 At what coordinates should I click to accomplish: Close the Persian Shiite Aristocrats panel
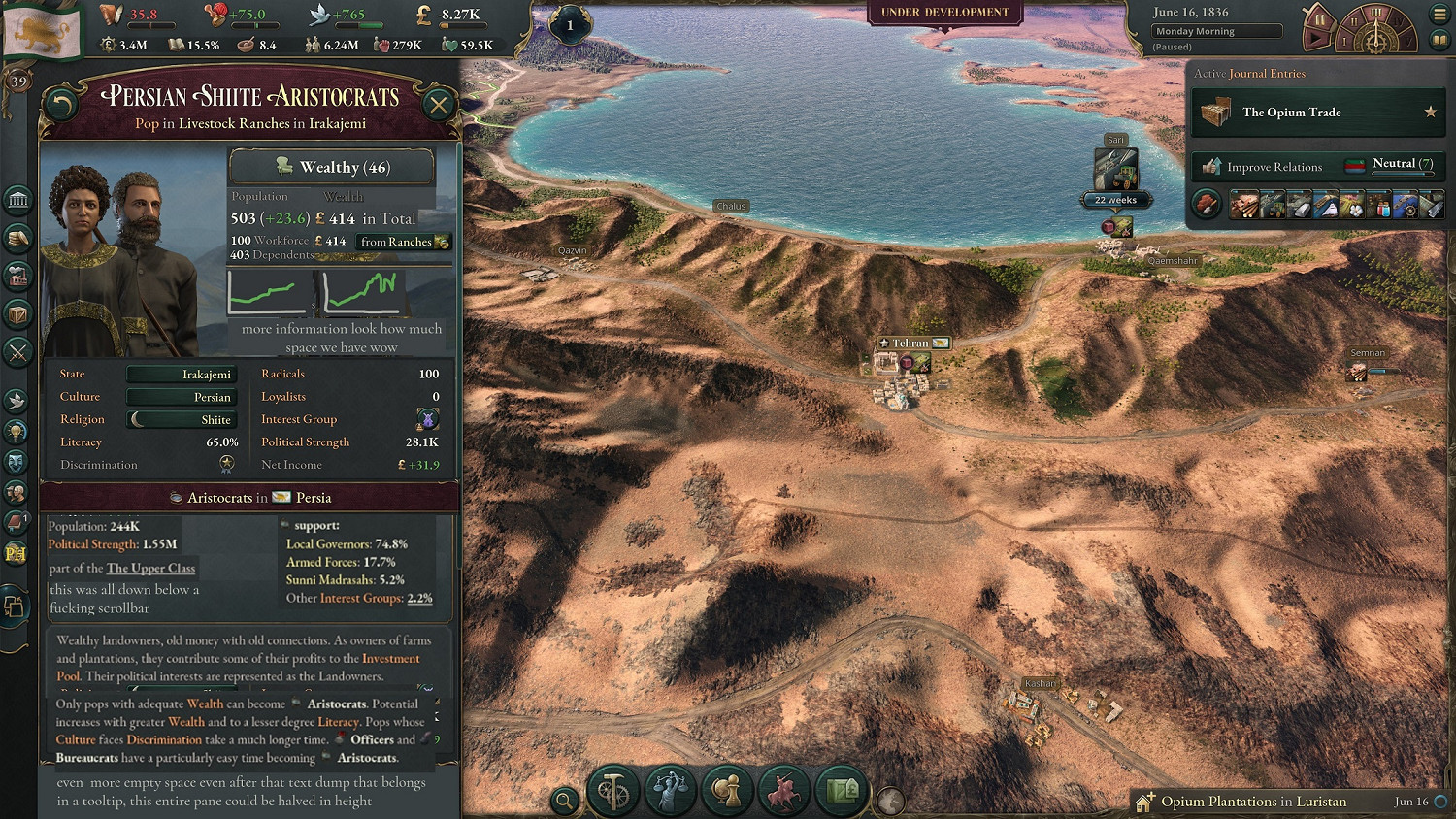click(x=439, y=105)
